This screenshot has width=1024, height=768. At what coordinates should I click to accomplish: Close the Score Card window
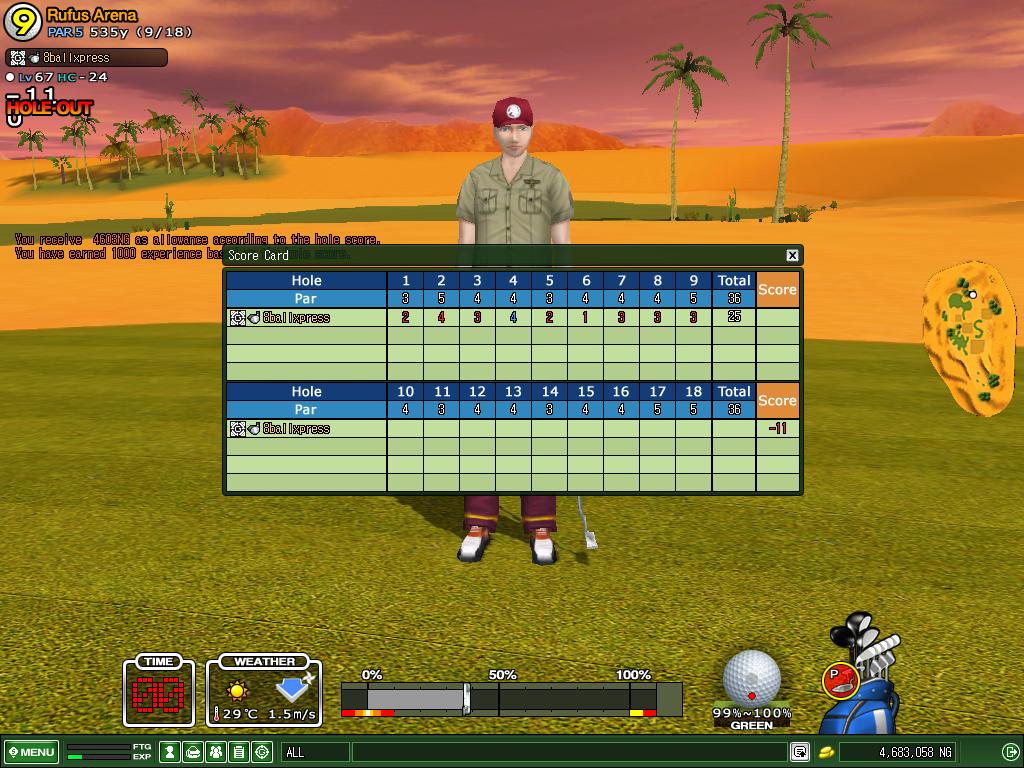[792, 255]
